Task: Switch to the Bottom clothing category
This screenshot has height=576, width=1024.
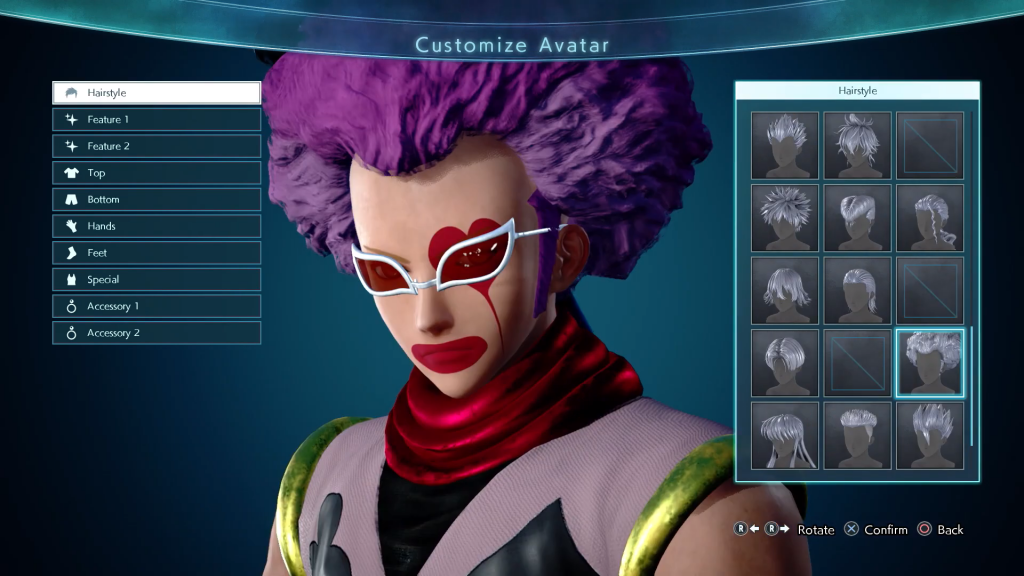Action: coord(157,200)
